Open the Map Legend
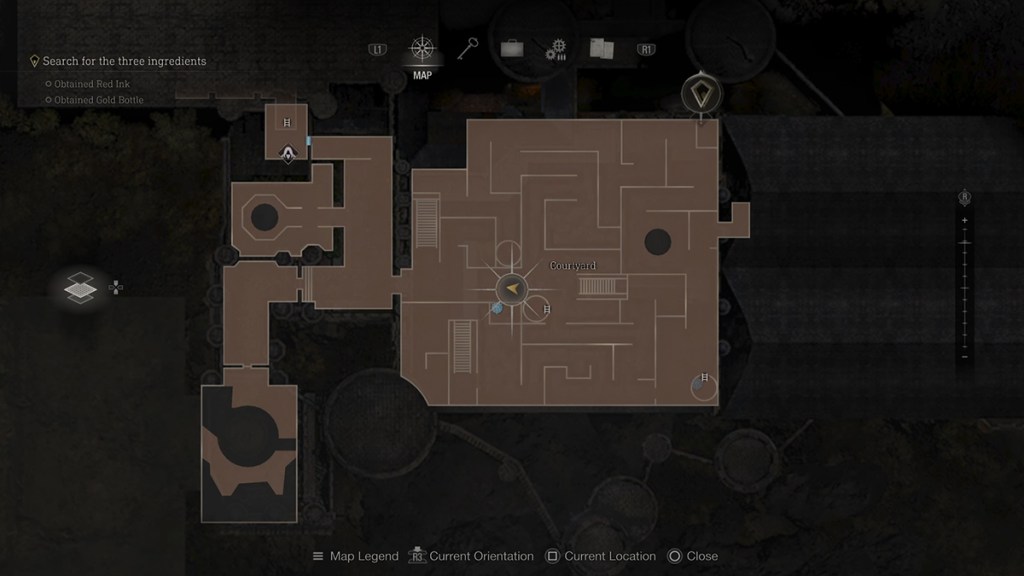The height and width of the screenshot is (576, 1024). 355,556
